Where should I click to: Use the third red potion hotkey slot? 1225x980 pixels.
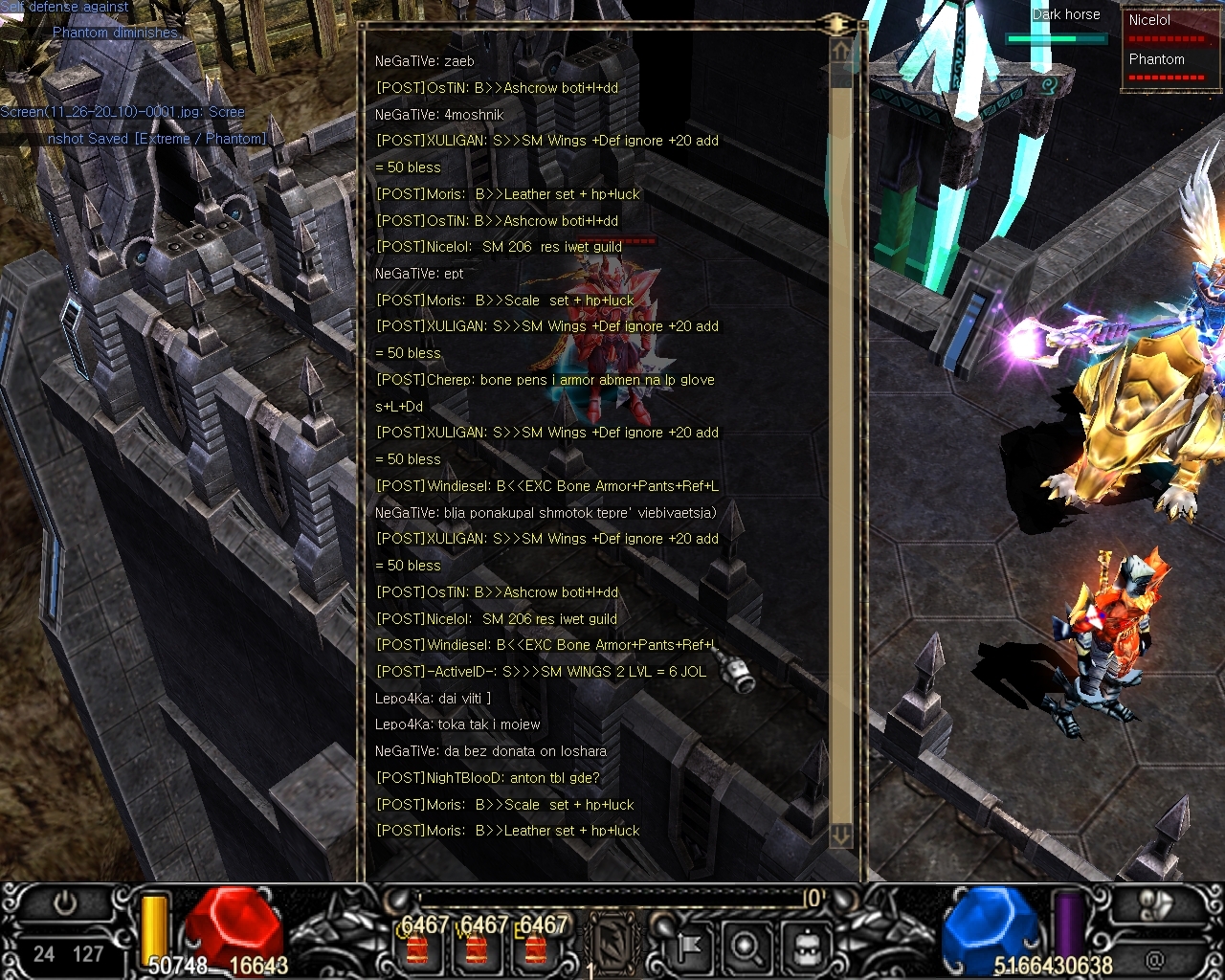(535, 947)
